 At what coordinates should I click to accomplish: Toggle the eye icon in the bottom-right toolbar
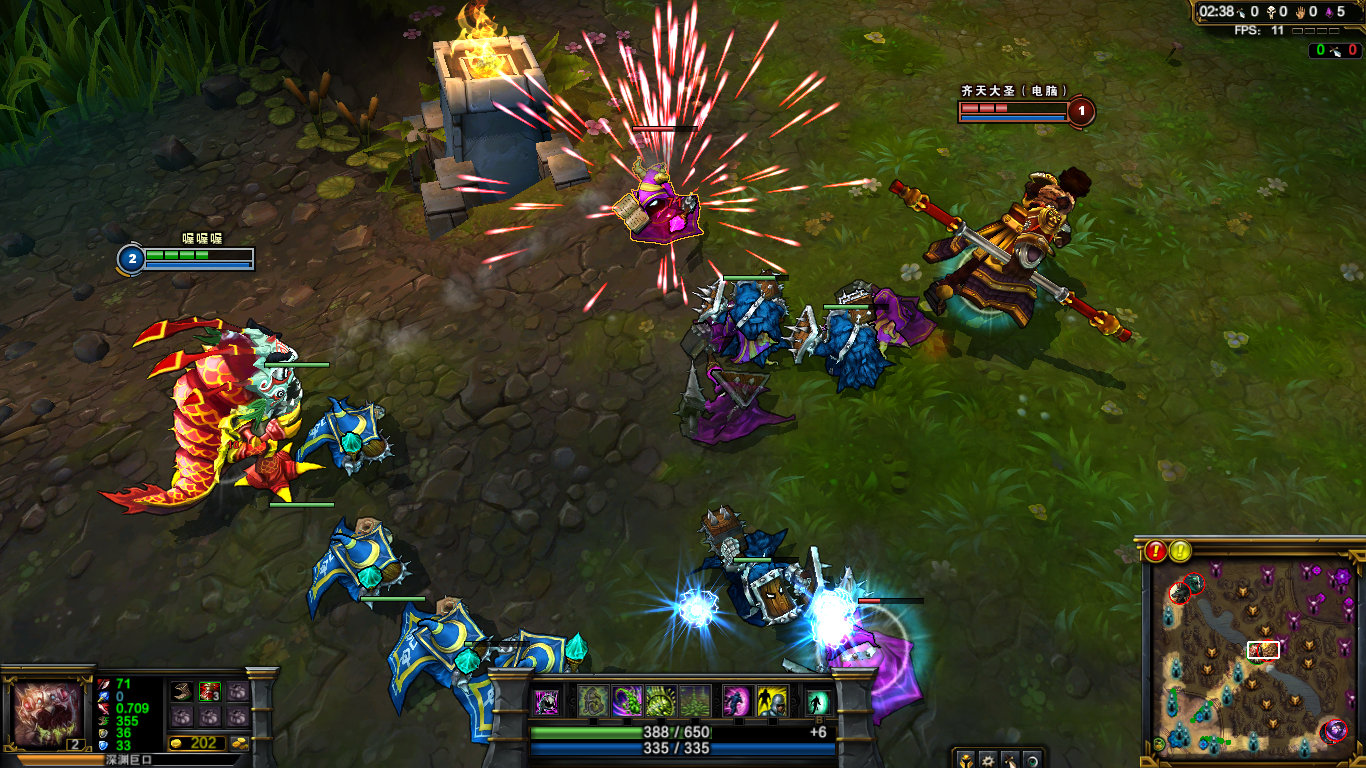(x=1031, y=759)
